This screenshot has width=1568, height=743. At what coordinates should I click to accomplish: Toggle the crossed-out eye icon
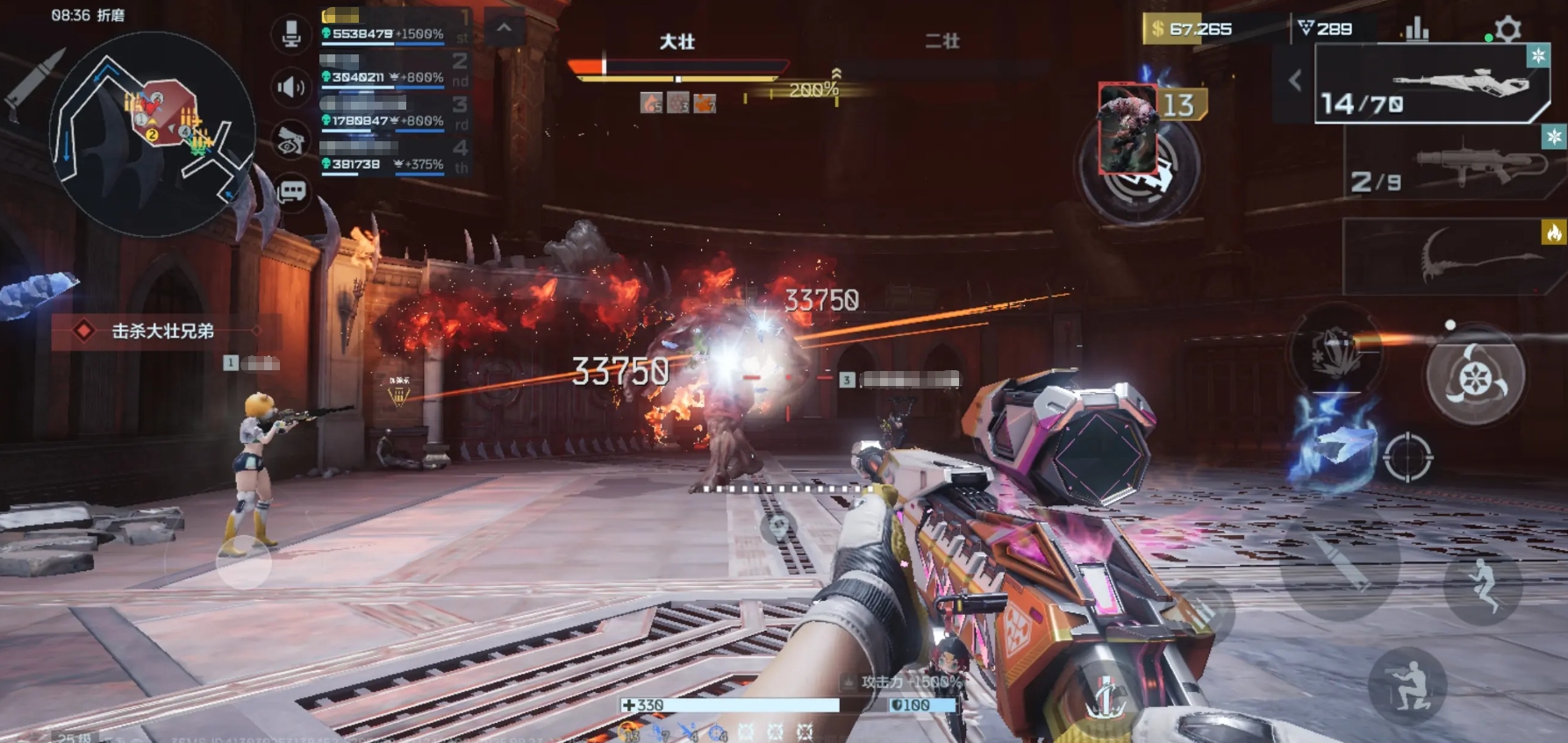point(291,140)
